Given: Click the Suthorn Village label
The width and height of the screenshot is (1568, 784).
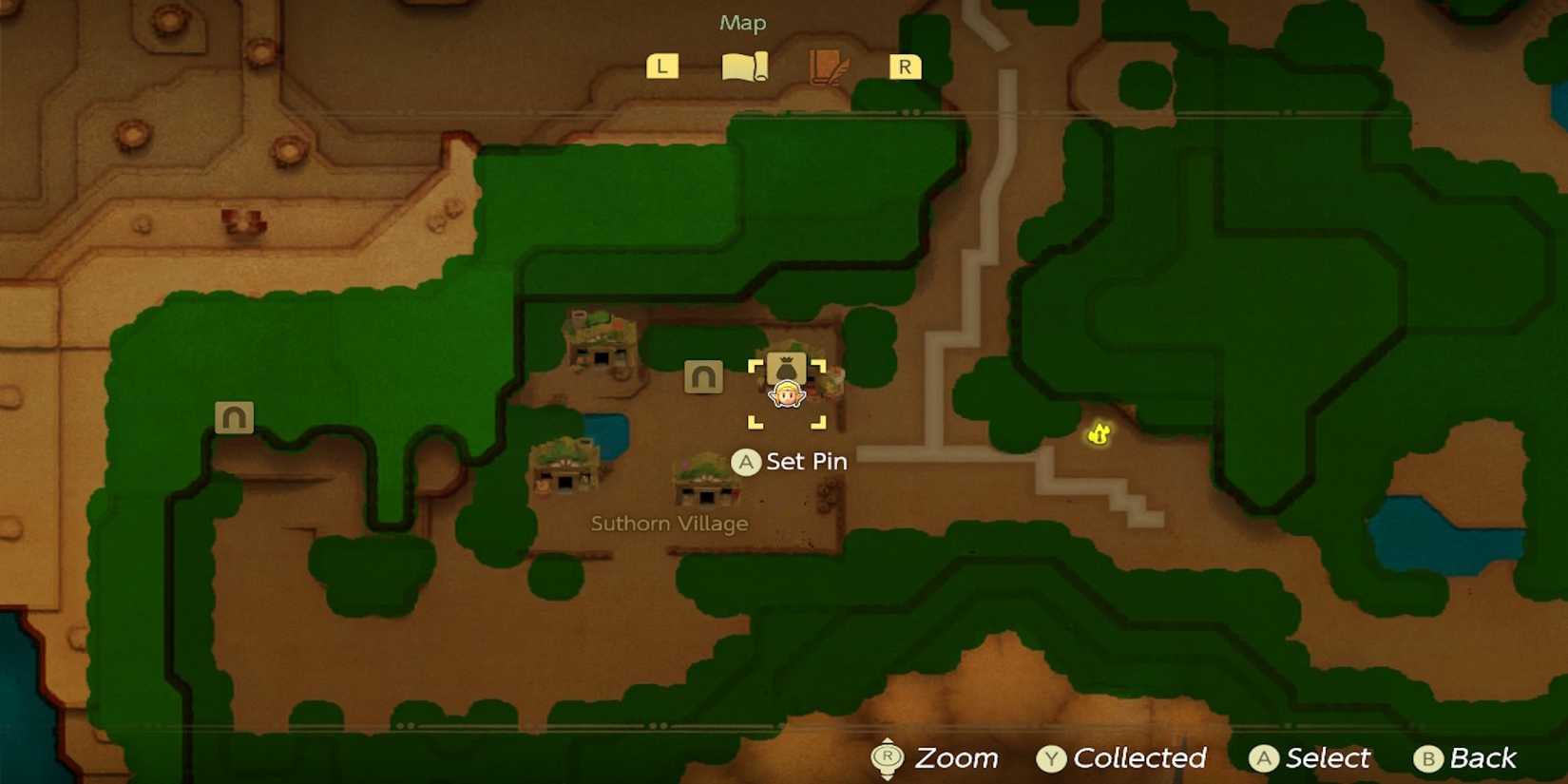Looking at the screenshot, I should click(x=668, y=523).
